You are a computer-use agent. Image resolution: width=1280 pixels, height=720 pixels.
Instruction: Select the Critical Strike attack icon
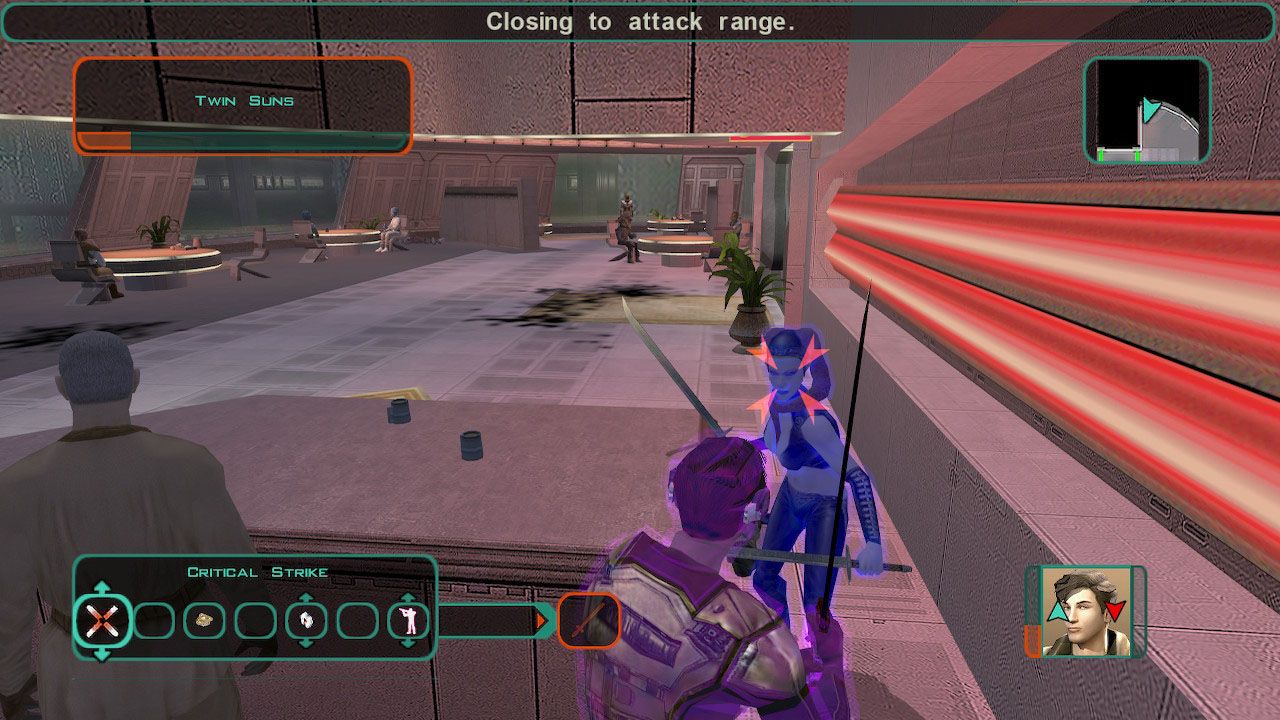[x=102, y=619]
